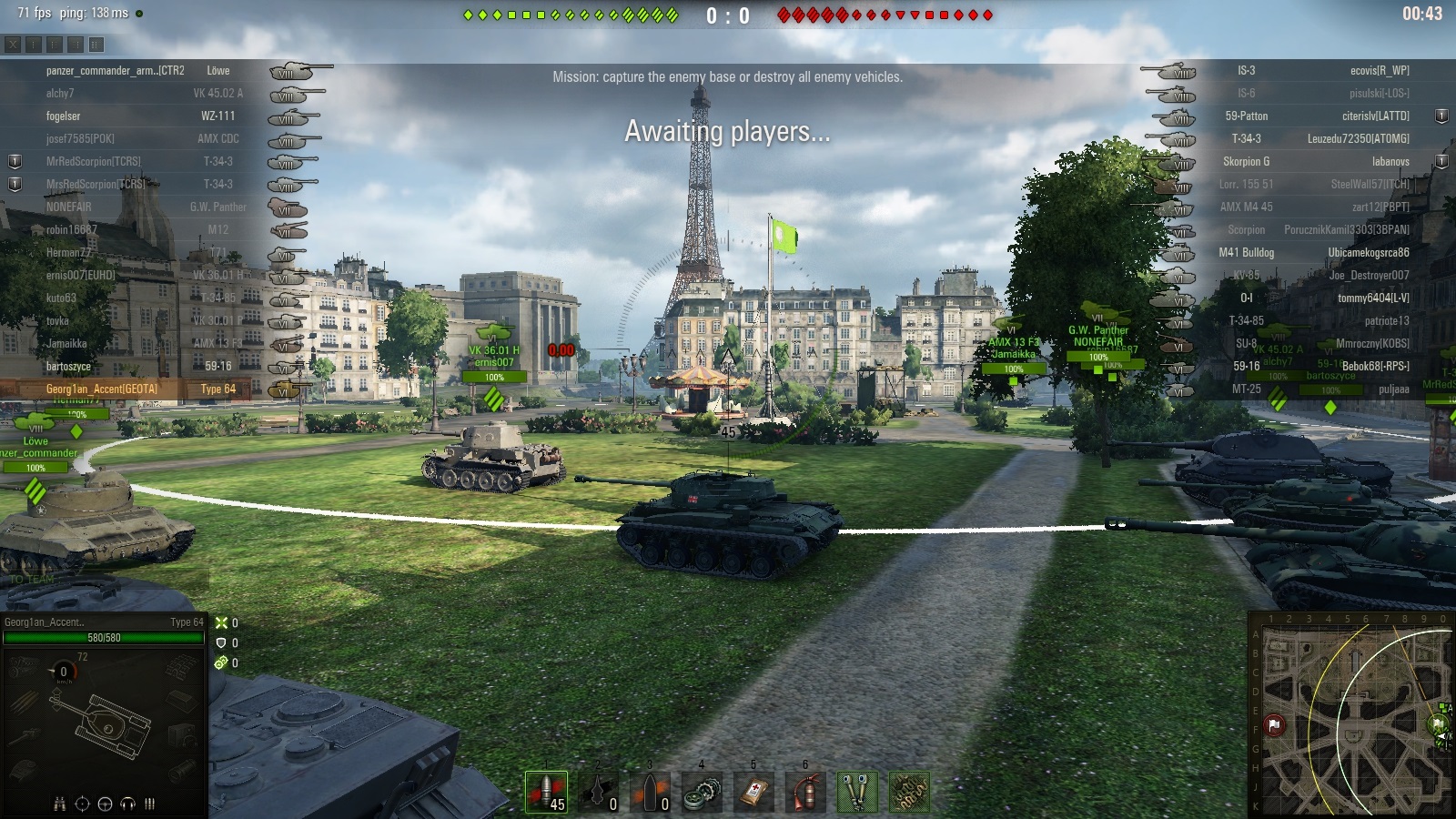Click enemy ecovis IS-3 row
Screen dimensions: 1456x819
(x=1319, y=71)
